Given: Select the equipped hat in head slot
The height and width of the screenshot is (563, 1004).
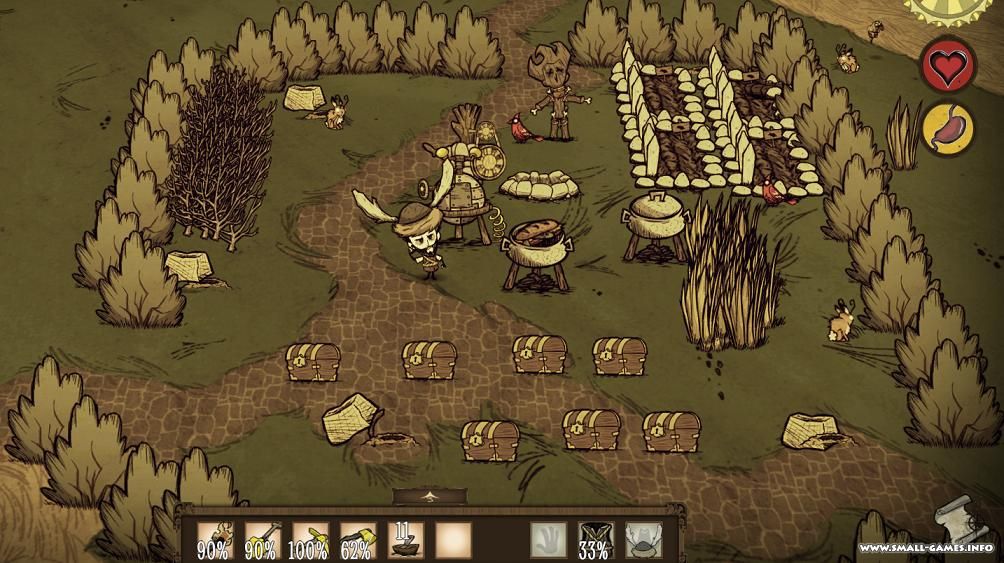Looking at the screenshot, I should click(x=643, y=540).
